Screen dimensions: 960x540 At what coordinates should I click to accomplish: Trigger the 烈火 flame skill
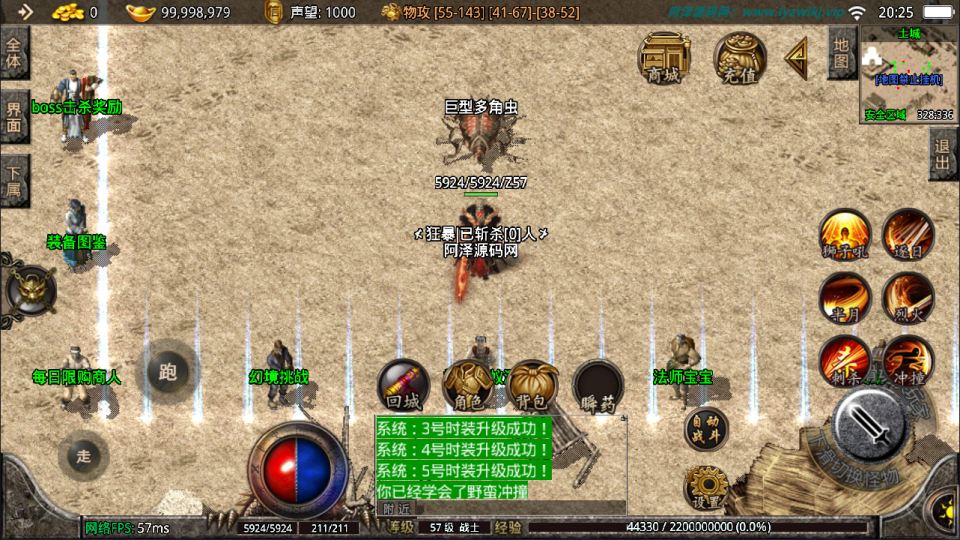(908, 298)
